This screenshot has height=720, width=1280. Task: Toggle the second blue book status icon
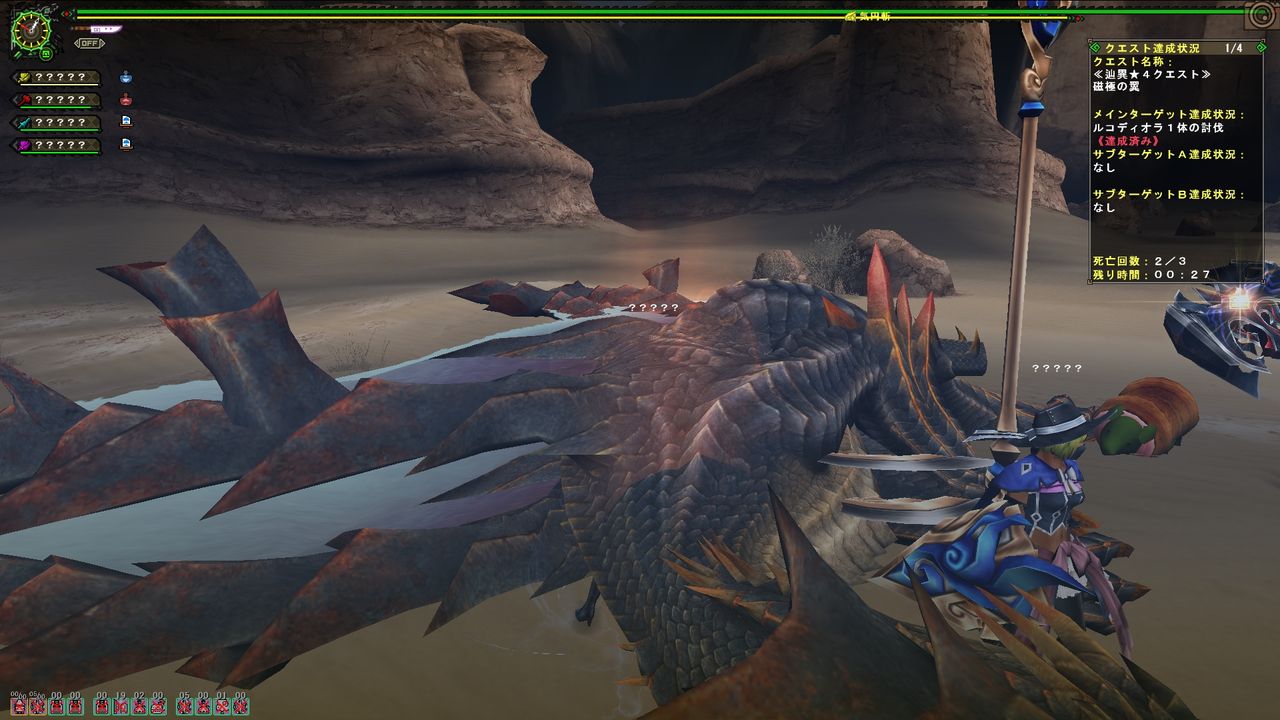pos(126,144)
